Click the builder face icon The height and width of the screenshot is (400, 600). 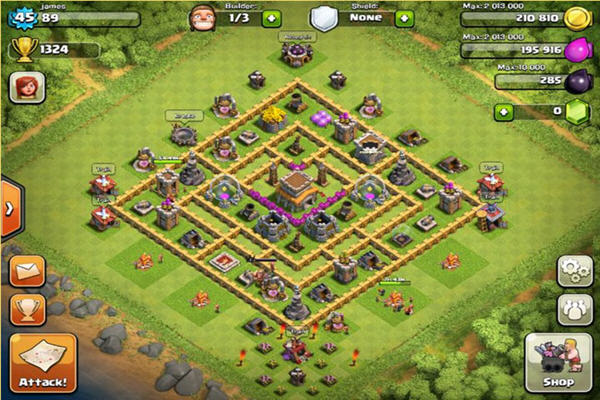tap(203, 18)
